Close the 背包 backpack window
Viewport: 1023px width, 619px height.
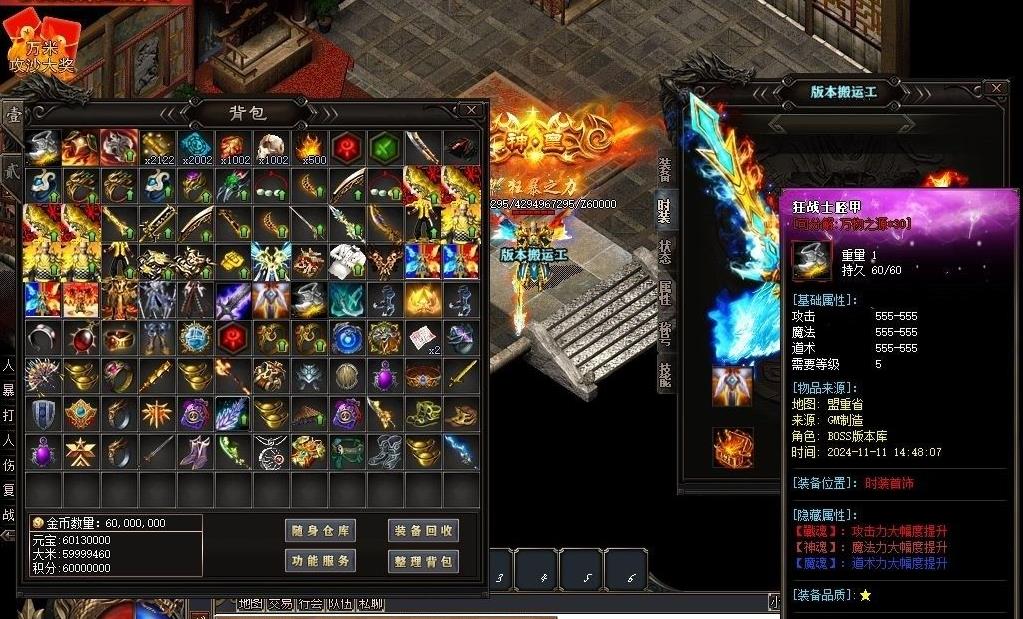click(471, 109)
